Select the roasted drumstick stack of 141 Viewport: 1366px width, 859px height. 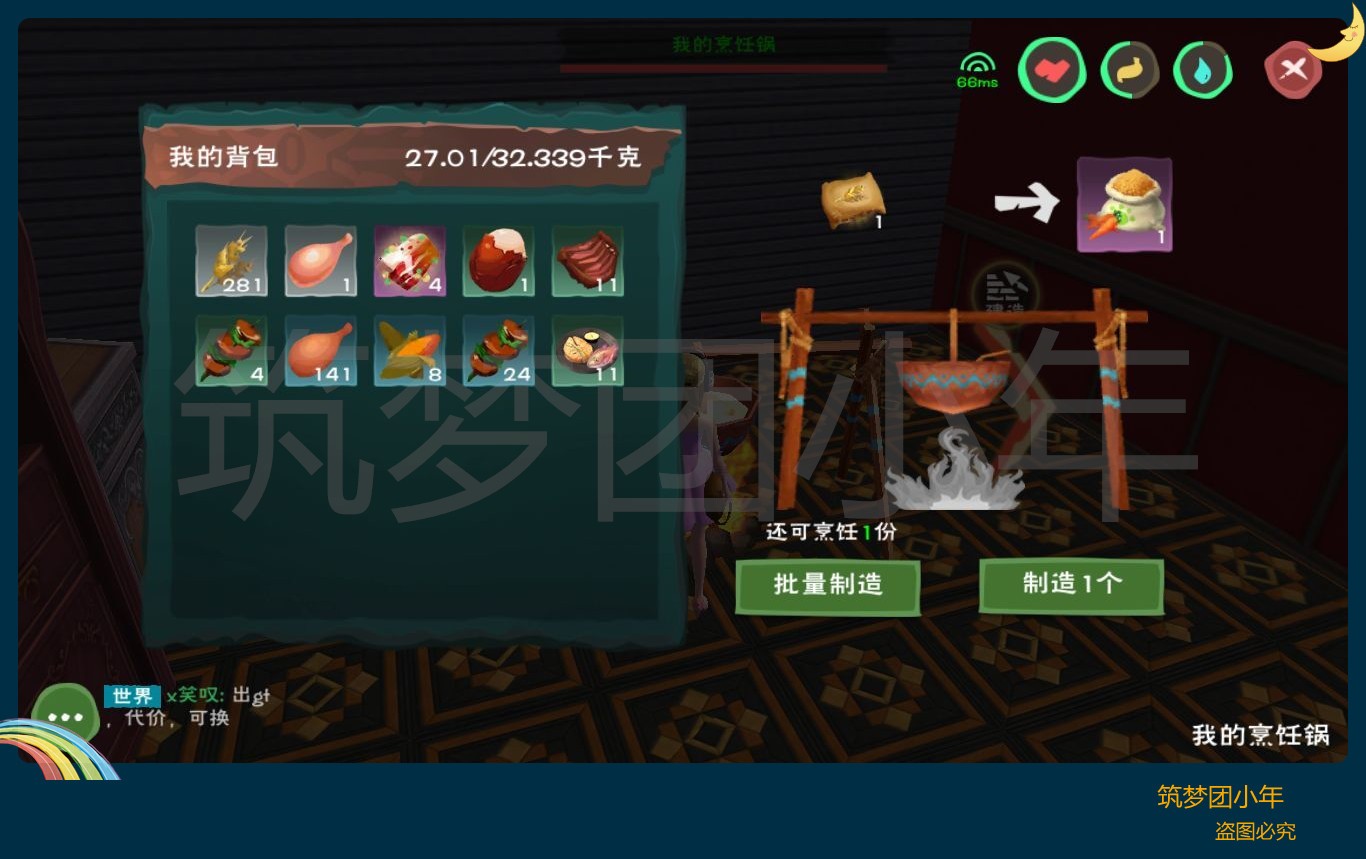320,351
